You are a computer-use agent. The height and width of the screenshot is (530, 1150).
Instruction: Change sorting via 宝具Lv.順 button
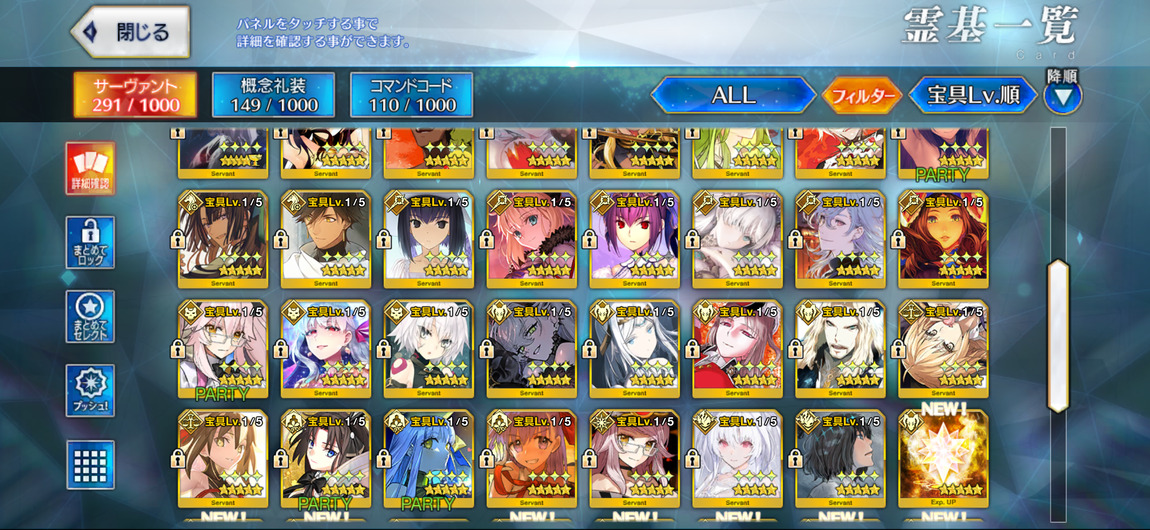coord(972,96)
